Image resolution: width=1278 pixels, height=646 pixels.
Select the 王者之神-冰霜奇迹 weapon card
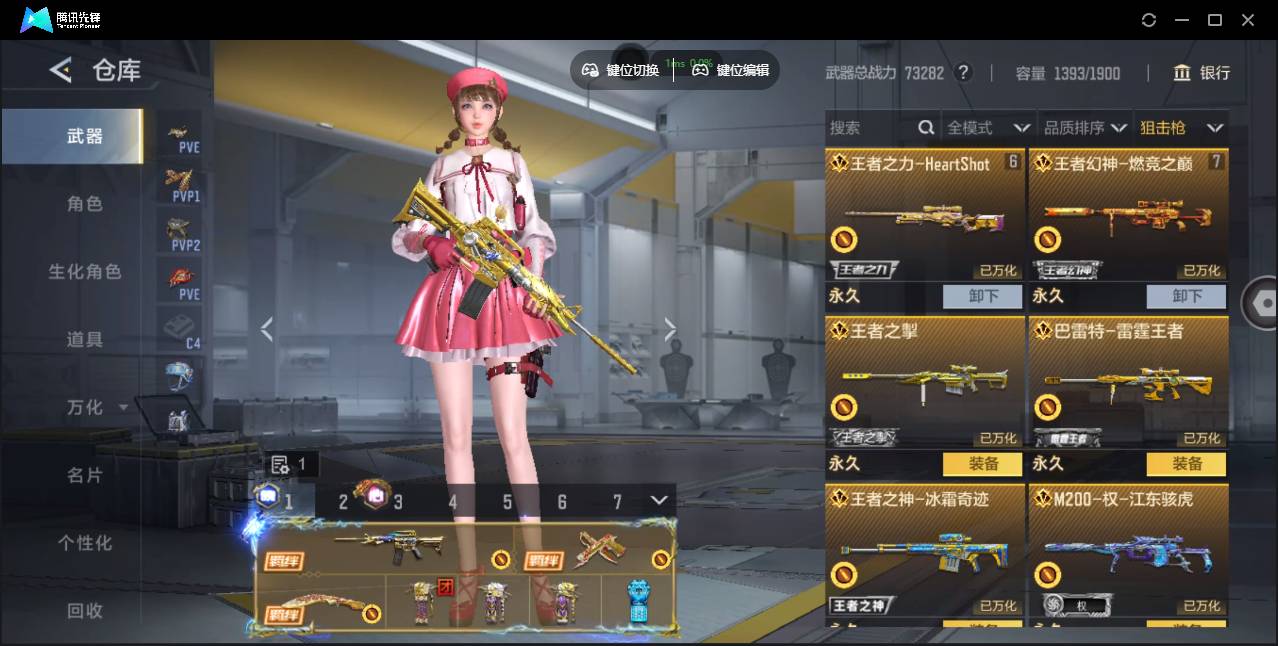[x=925, y=550]
